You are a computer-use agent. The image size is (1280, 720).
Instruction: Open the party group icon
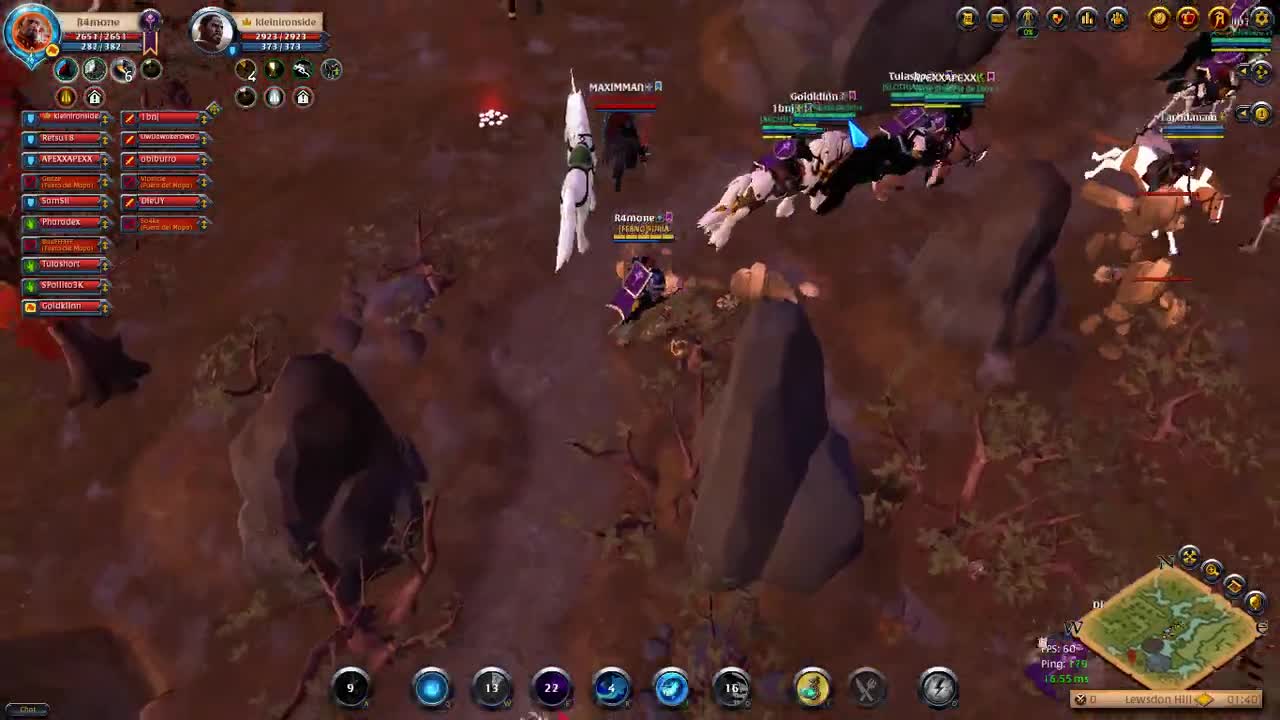point(1115,16)
